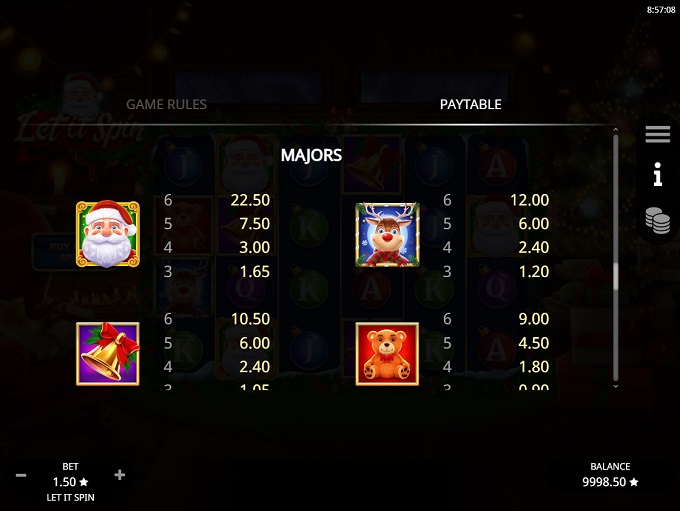Select the Paytable tab
This screenshot has height=511, width=680.
coord(470,104)
